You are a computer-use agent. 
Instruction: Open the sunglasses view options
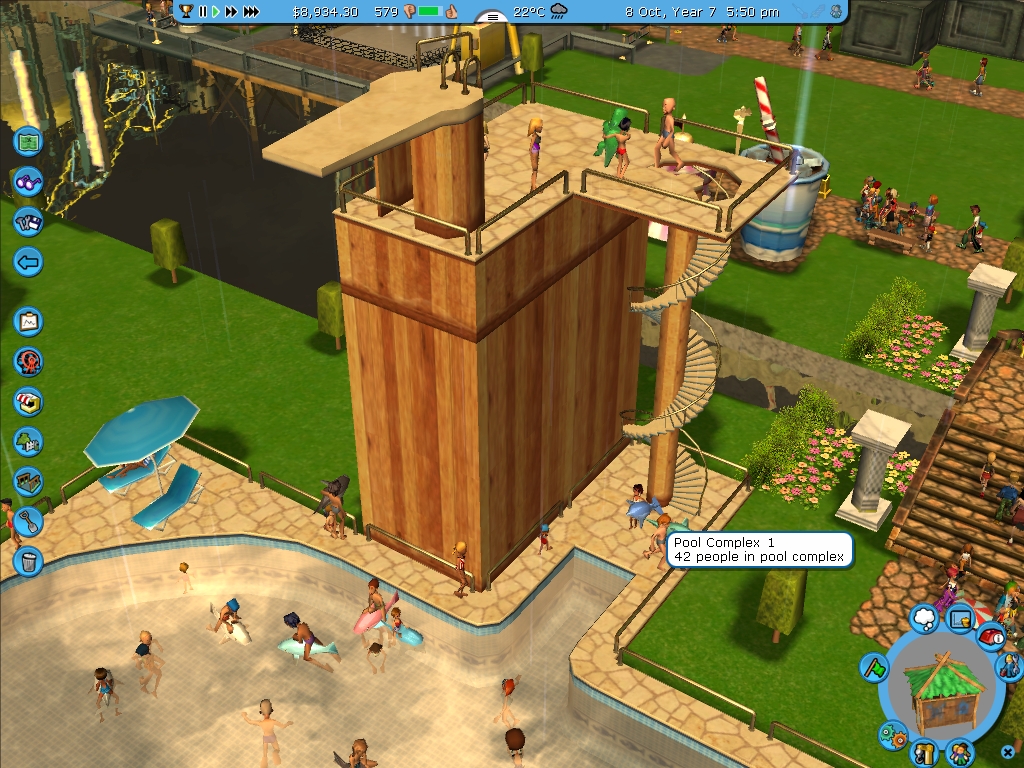coord(28,182)
